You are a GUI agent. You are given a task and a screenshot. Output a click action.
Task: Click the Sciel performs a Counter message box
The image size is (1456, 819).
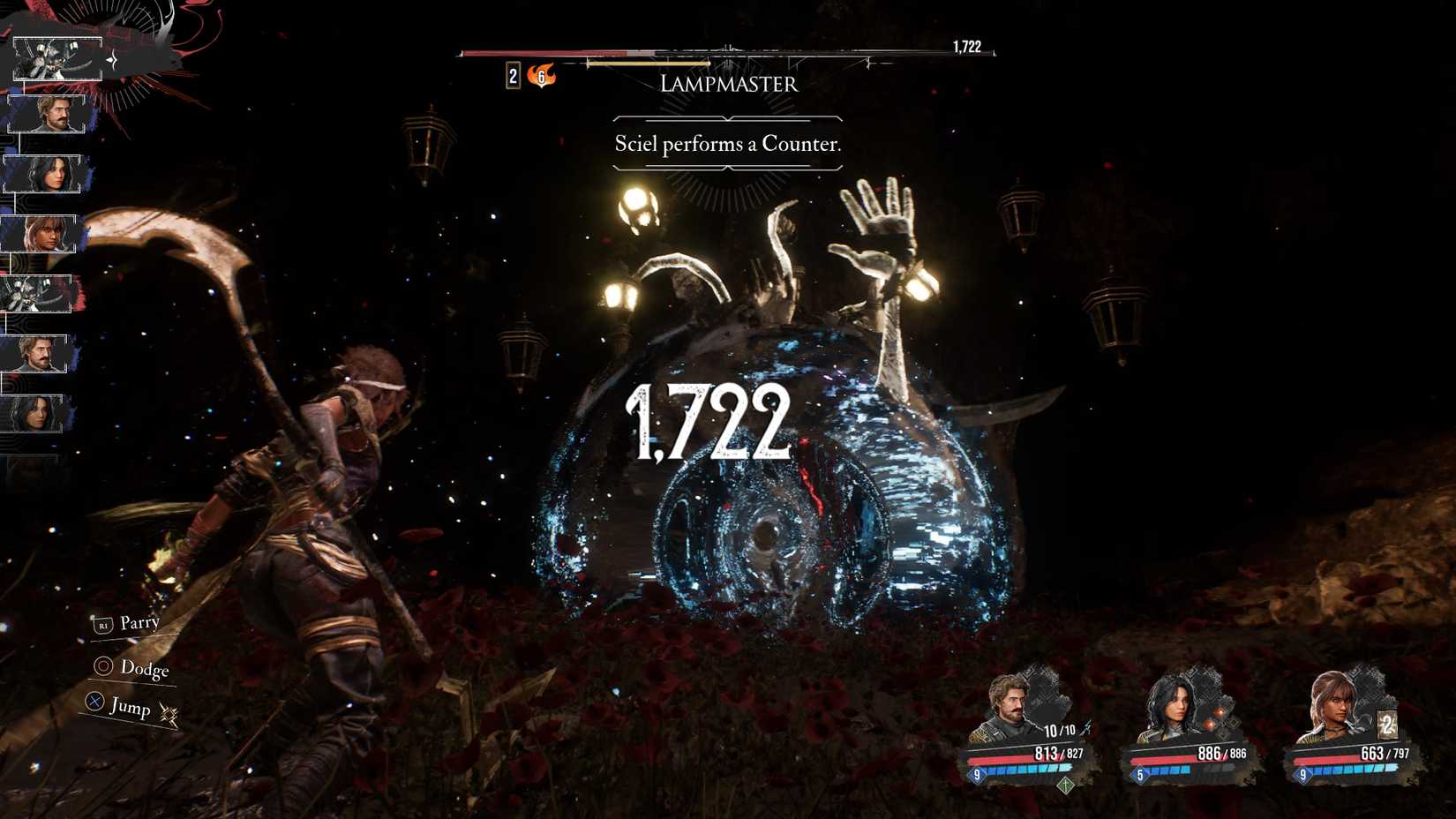(x=727, y=144)
